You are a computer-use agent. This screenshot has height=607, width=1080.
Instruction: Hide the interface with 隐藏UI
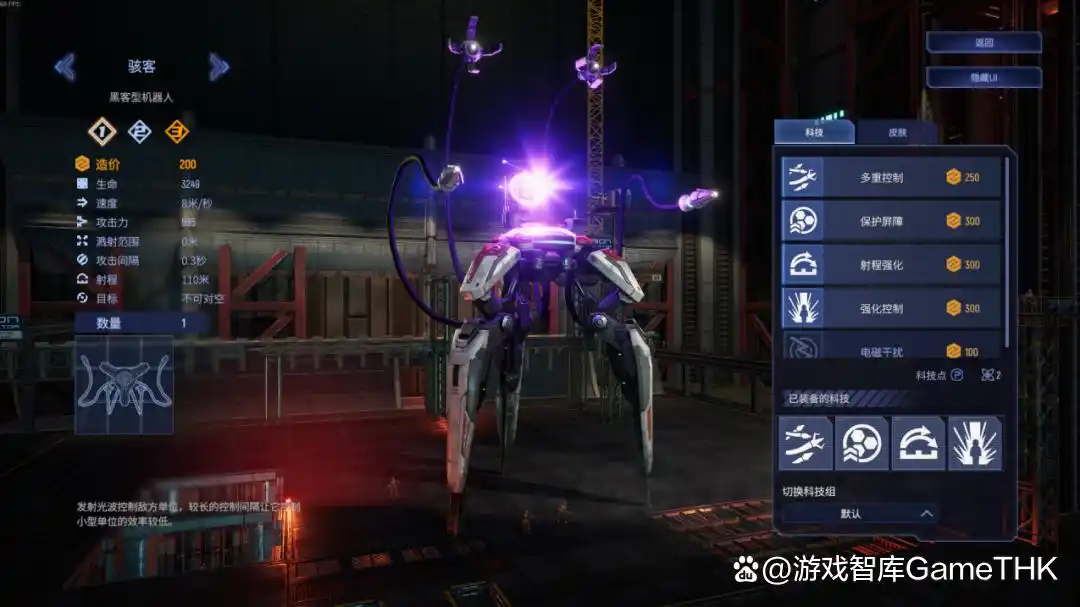coord(984,78)
